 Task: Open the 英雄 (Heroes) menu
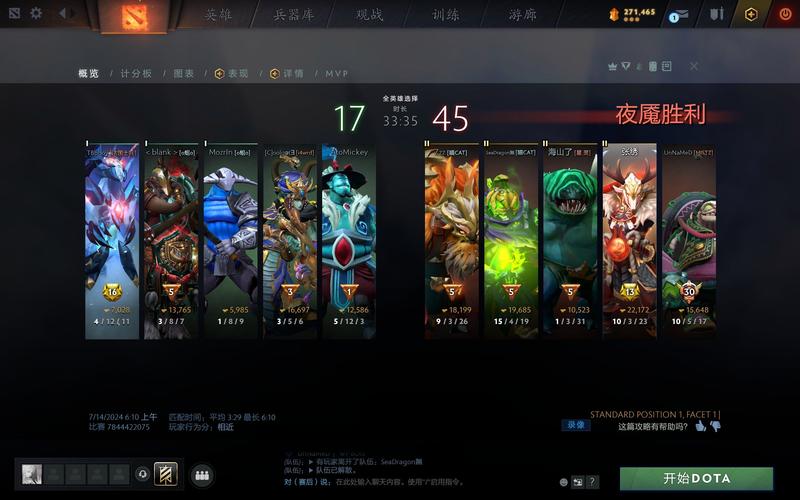click(x=218, y=15)
